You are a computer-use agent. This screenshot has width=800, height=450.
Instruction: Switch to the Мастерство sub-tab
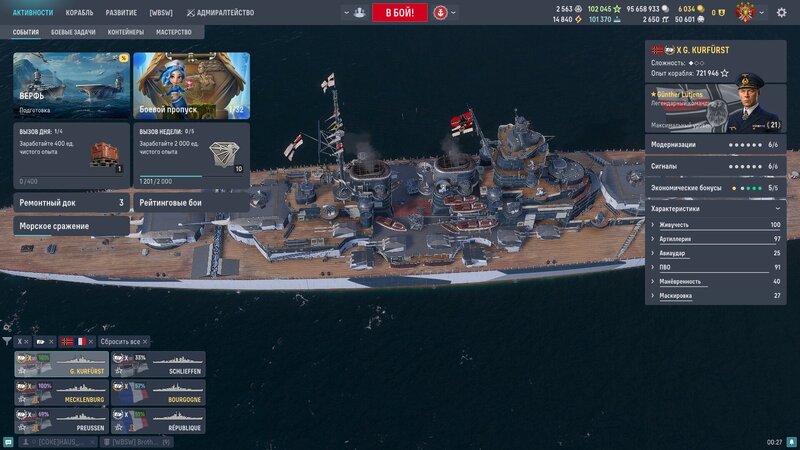(x=174, y=32)
